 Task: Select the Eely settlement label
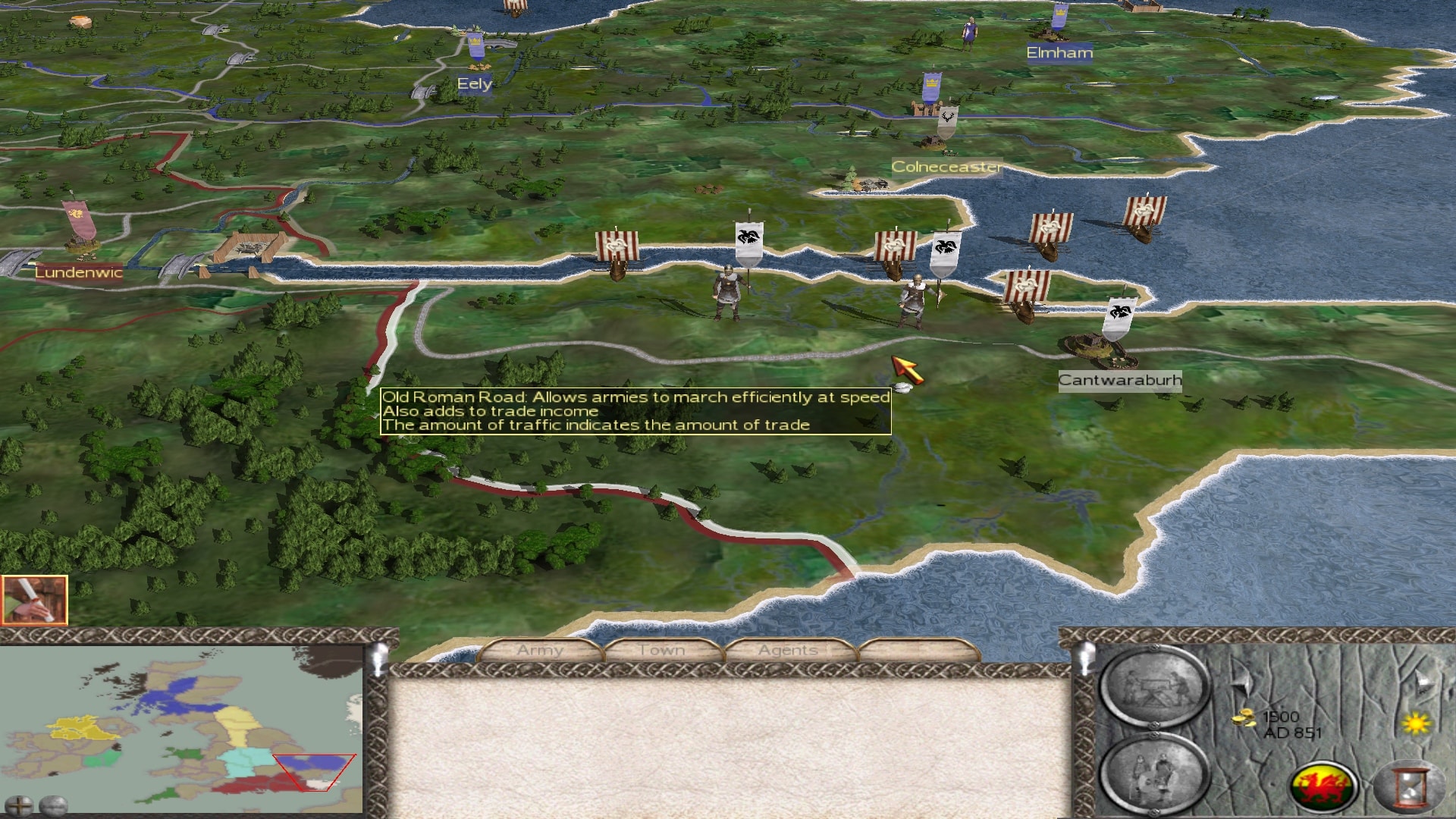pyautogui.click(x=475, y=84)
